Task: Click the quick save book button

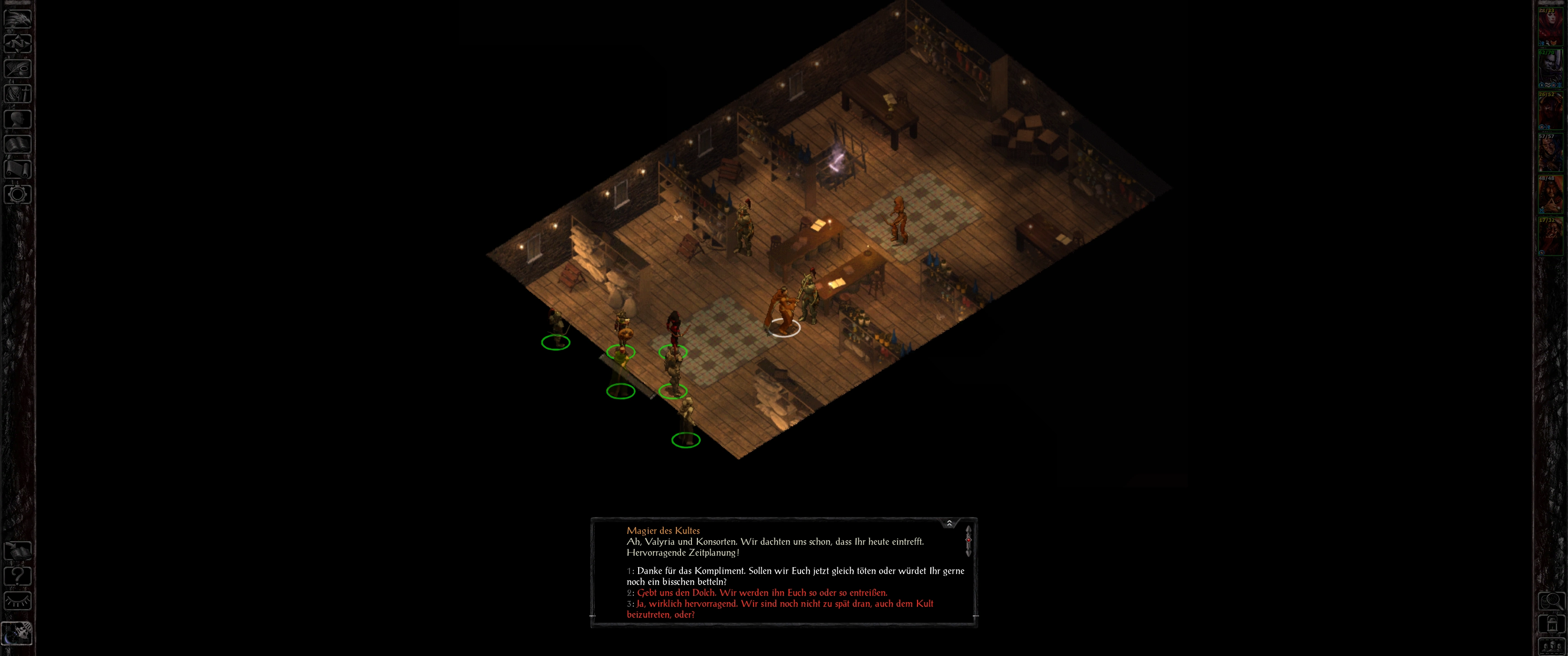Action: tap(18, 551)
